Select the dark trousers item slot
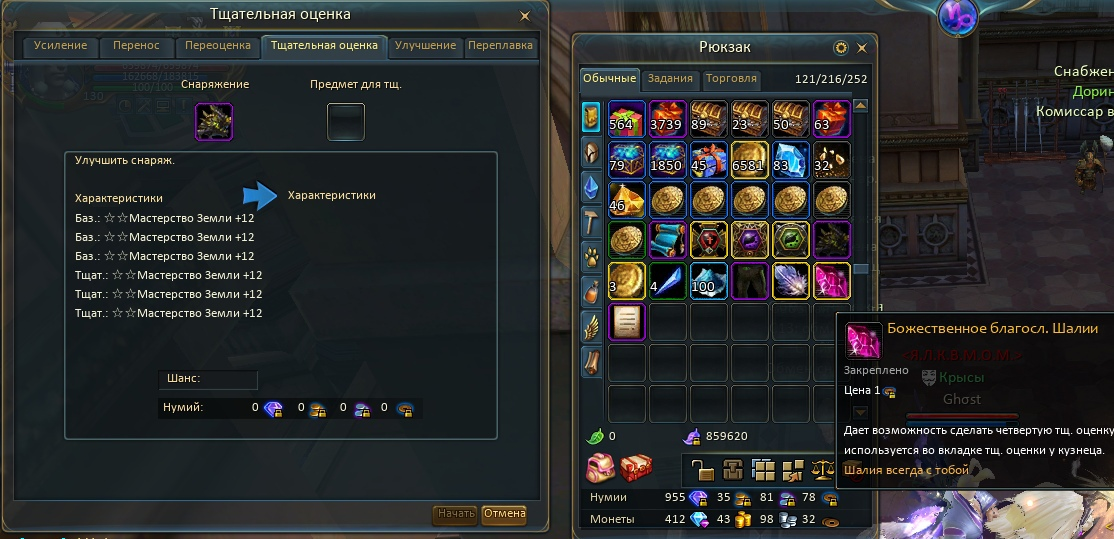Screen dimensions: 1114x539 (x=749, y=281)
